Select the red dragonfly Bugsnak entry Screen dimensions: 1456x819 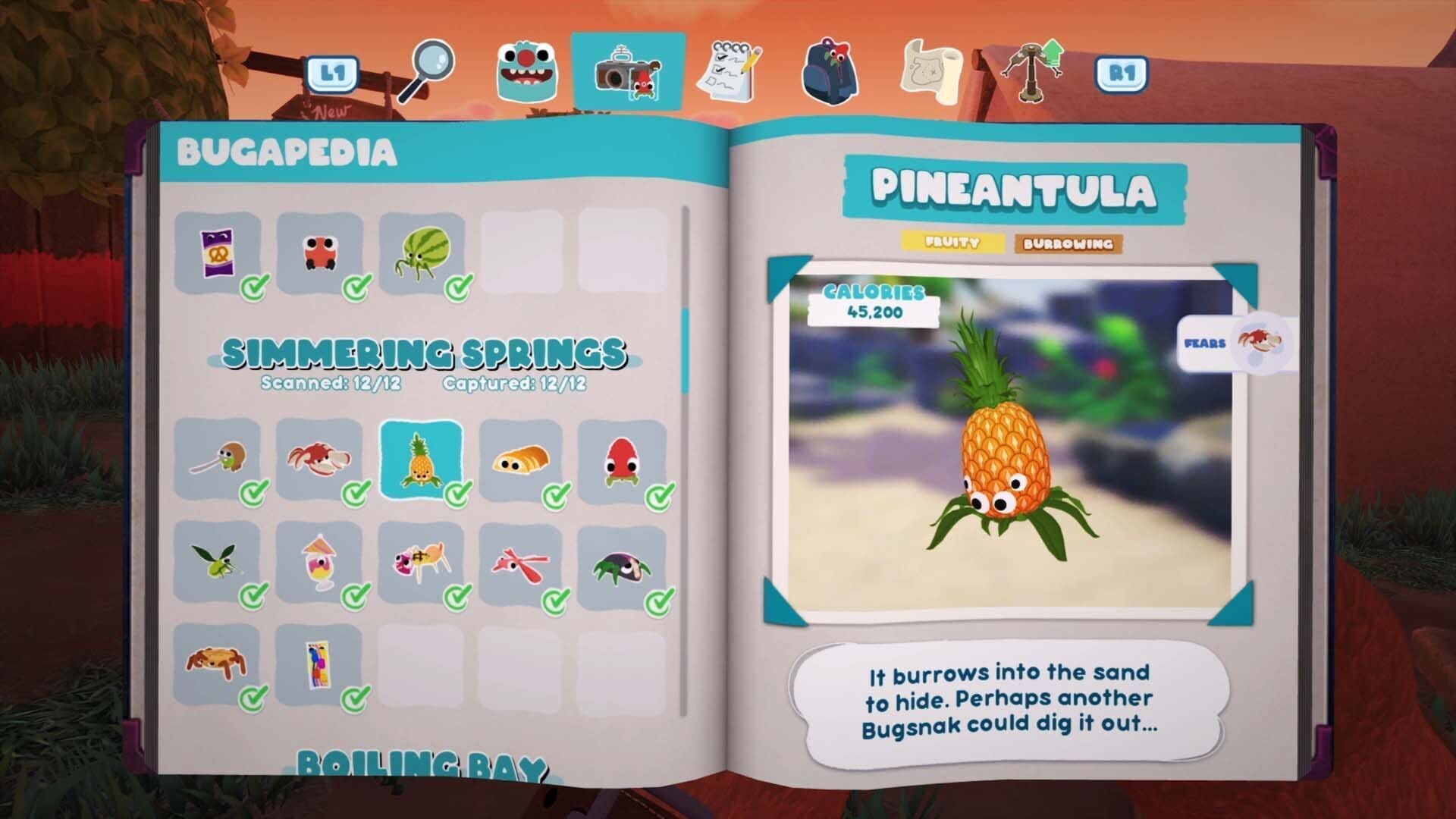[x=521, y=562]
